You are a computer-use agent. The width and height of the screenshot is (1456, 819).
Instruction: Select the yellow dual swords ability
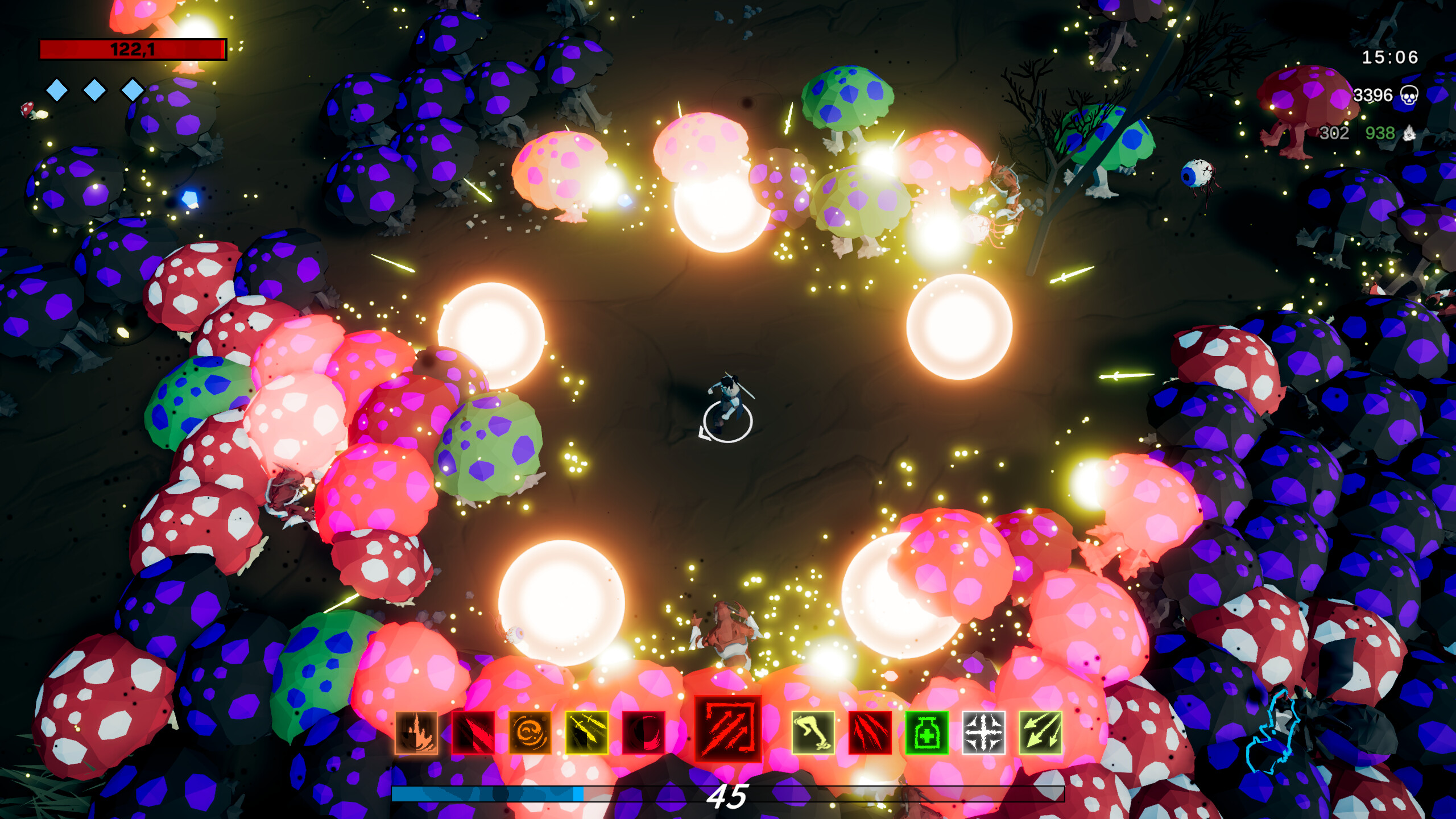click(585, 734)
